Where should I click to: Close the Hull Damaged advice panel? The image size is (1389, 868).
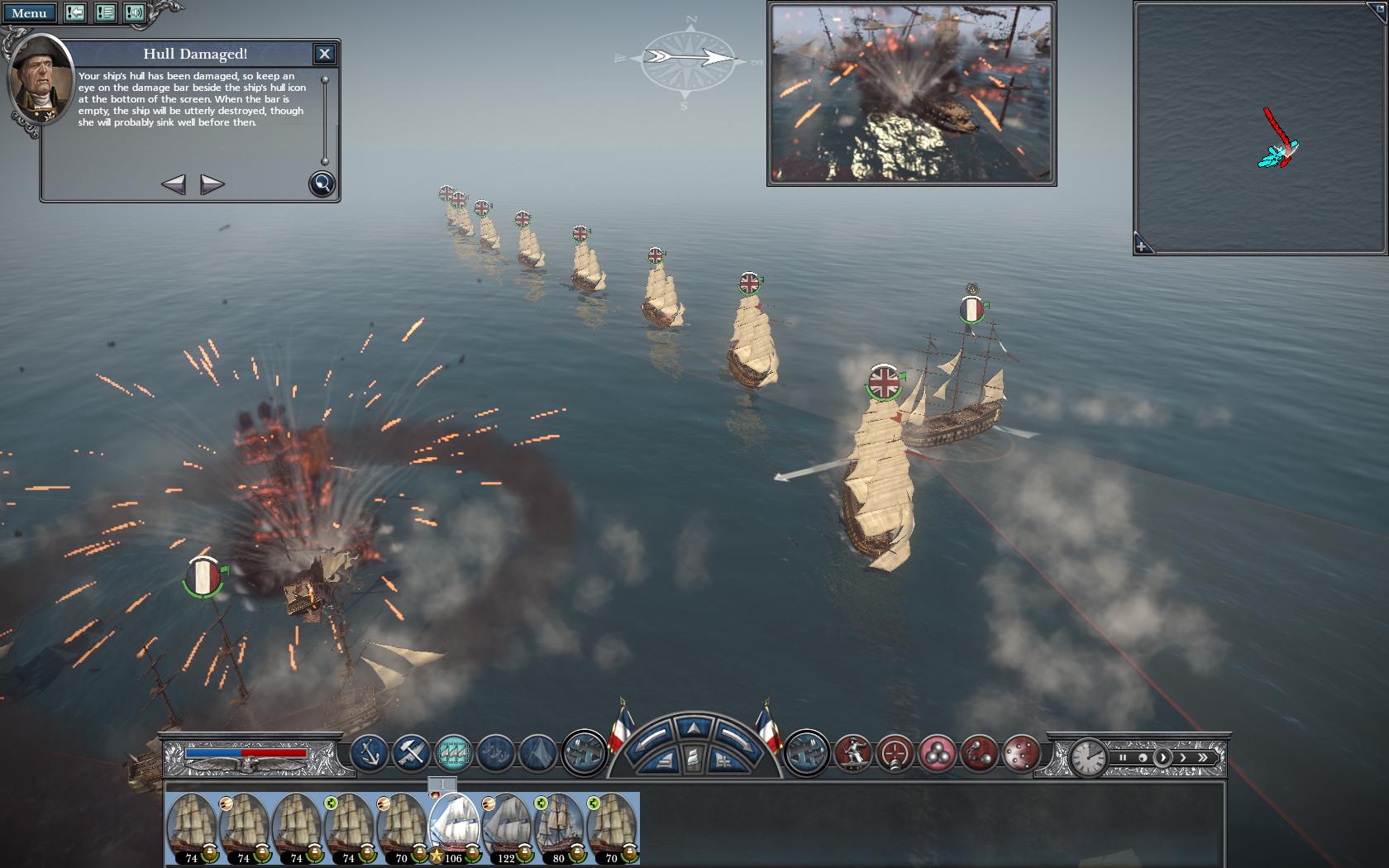pyautogui.click(x=324, y=54)
